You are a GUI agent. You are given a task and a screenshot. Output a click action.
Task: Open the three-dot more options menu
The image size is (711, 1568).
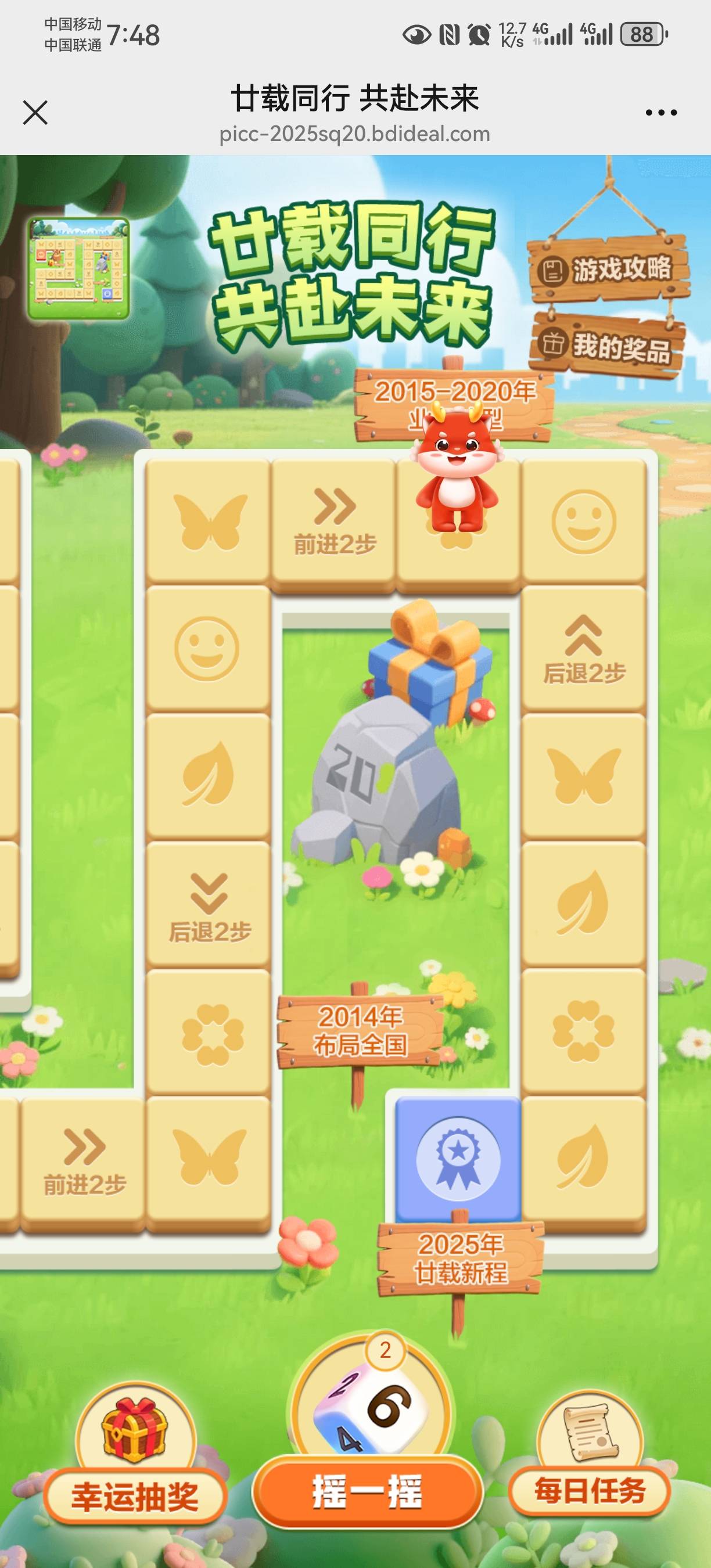coord(660,113)
